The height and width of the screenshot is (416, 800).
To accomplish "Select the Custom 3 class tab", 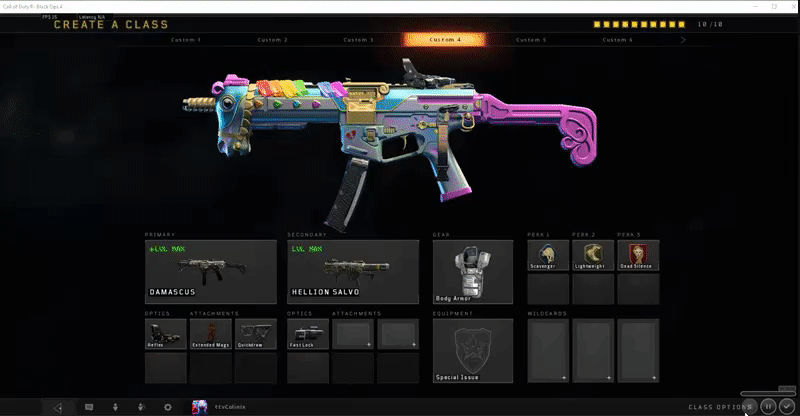I will click(359, 40).
